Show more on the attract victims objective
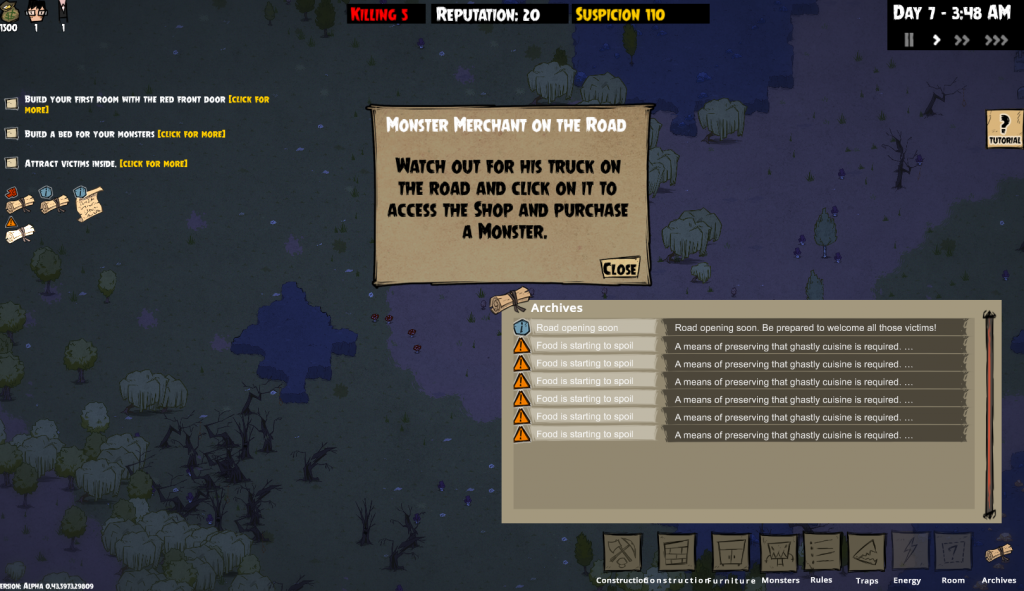The width and height of the screenshot is (1024, 591). 153,163
